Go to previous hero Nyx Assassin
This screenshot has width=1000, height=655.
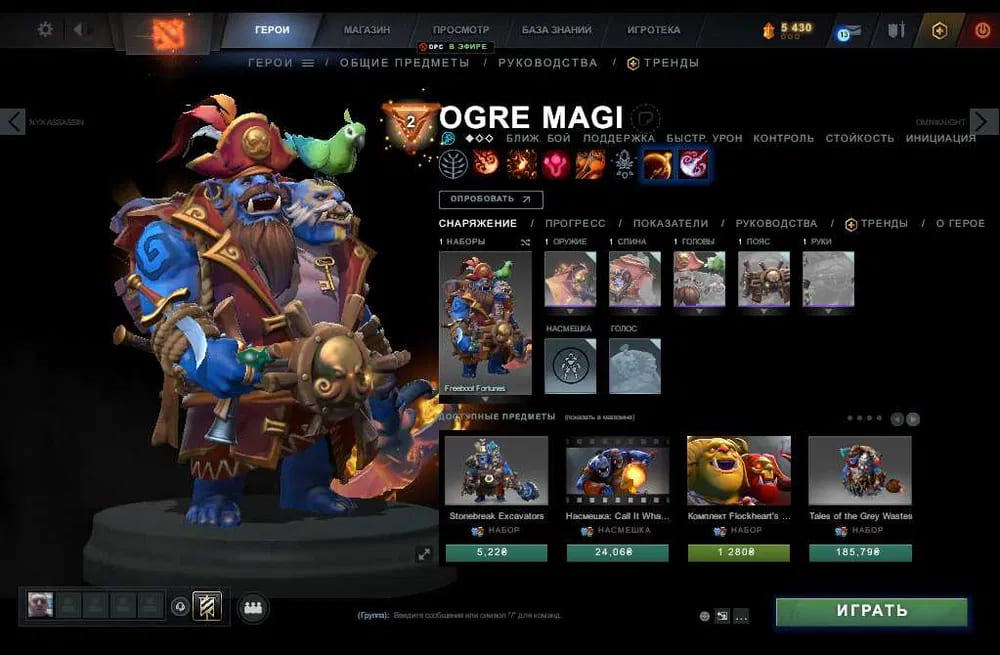click(x=13, y=122)
